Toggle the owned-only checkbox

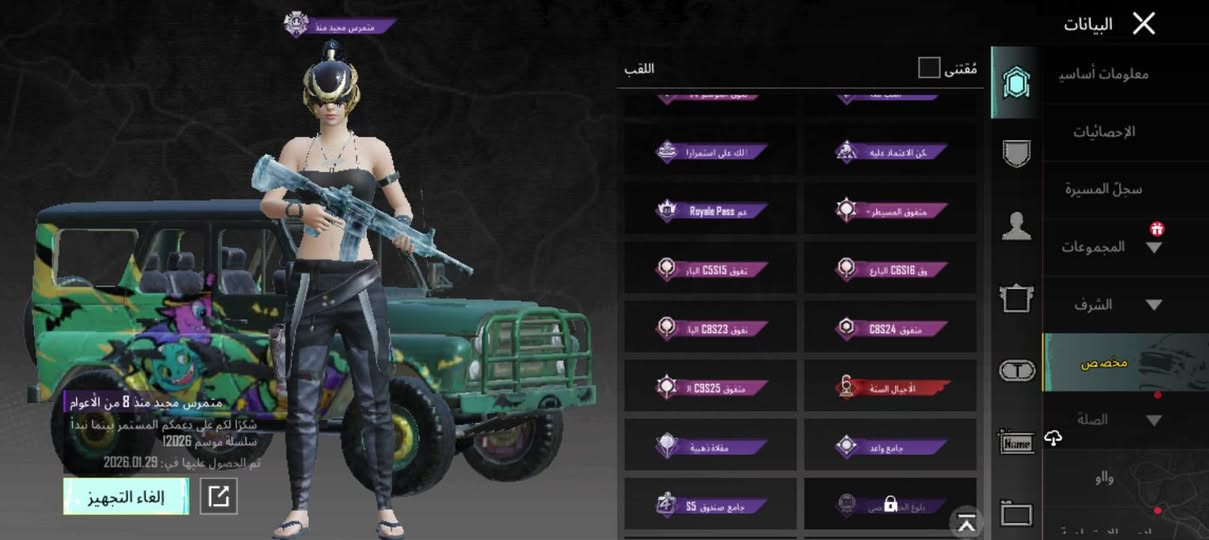pyautogui.click(x=929, y=68)
